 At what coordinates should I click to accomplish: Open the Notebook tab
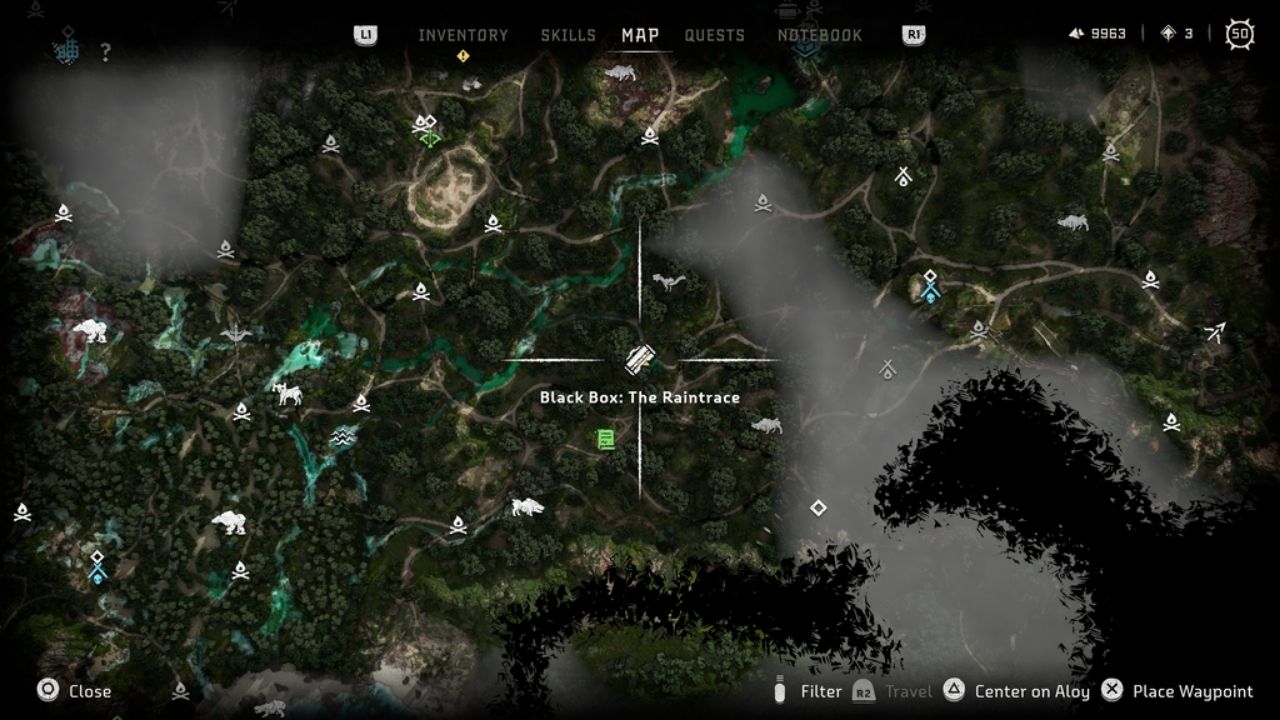819,35
